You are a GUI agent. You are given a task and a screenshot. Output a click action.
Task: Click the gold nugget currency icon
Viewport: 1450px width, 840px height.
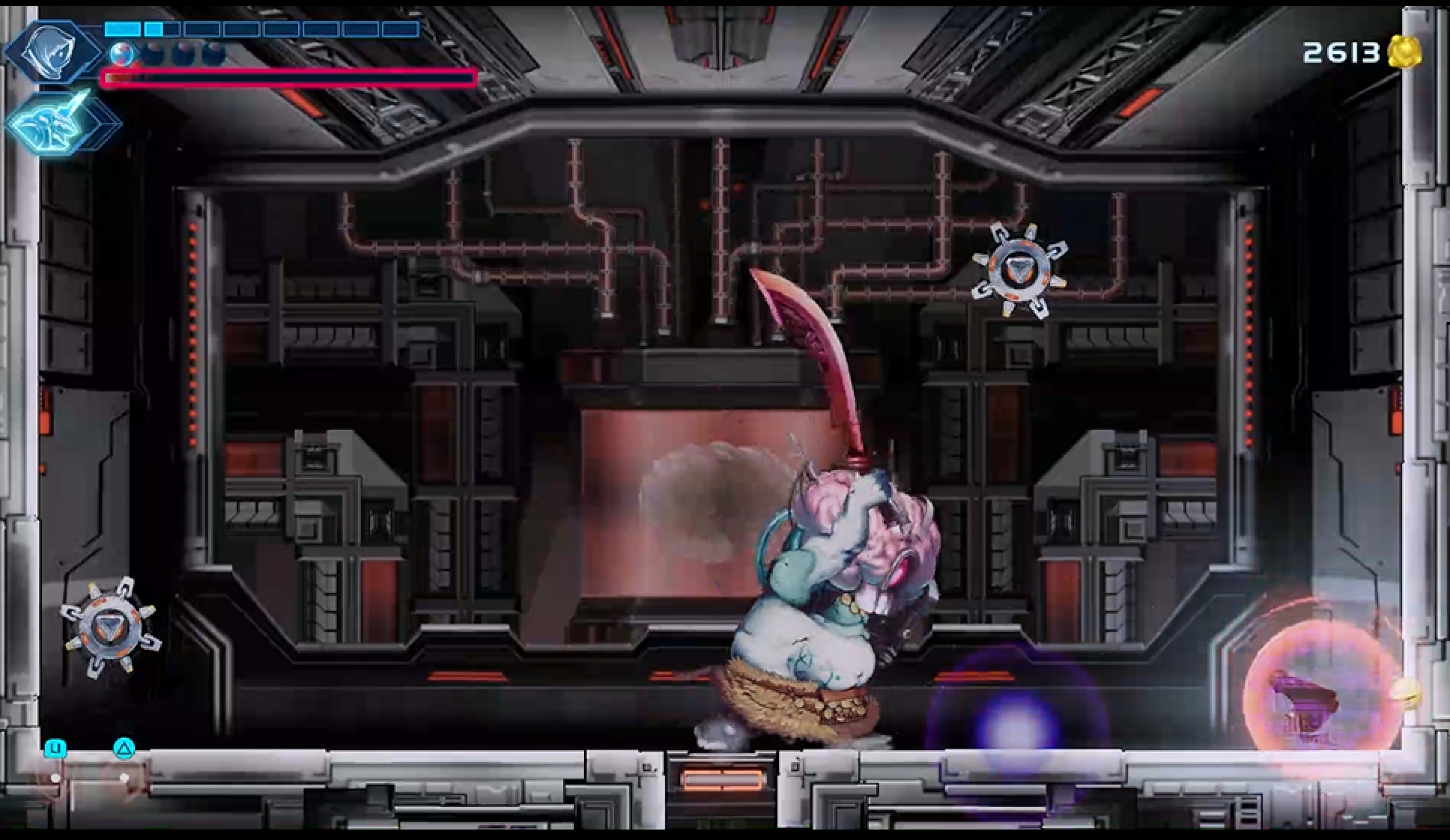(x=1404, y=53)
